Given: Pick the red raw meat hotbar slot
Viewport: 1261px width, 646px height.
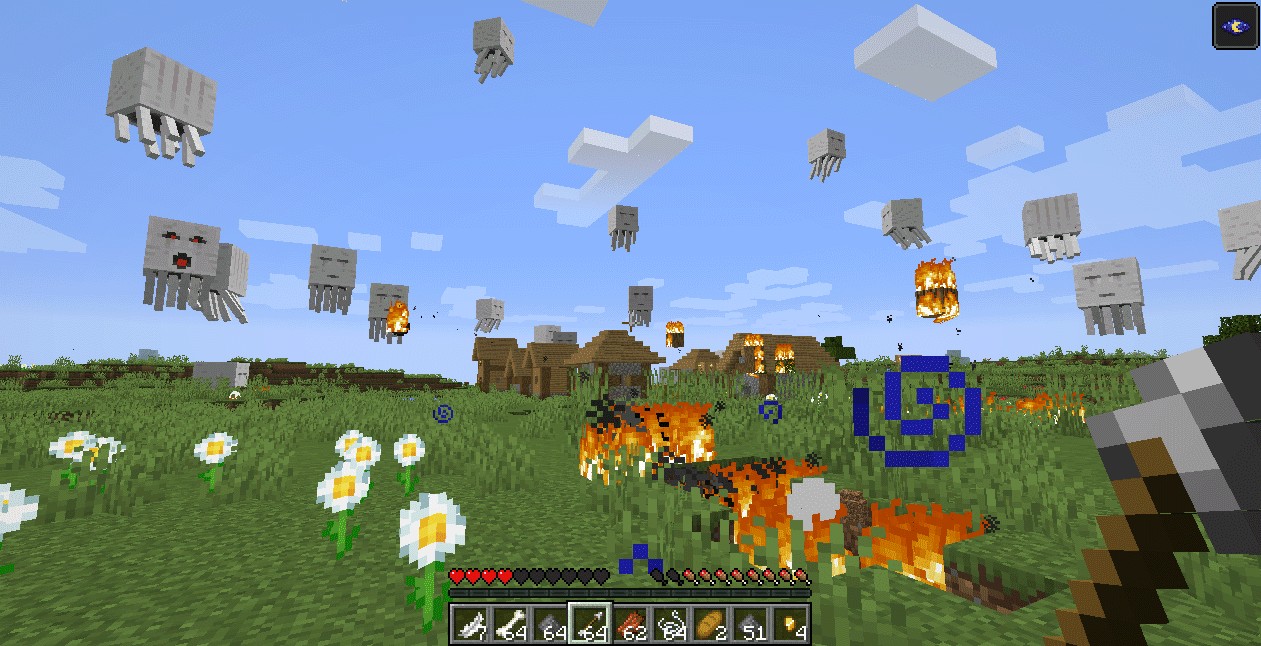Looking at the screenshot, I should [x=630, y=623].
